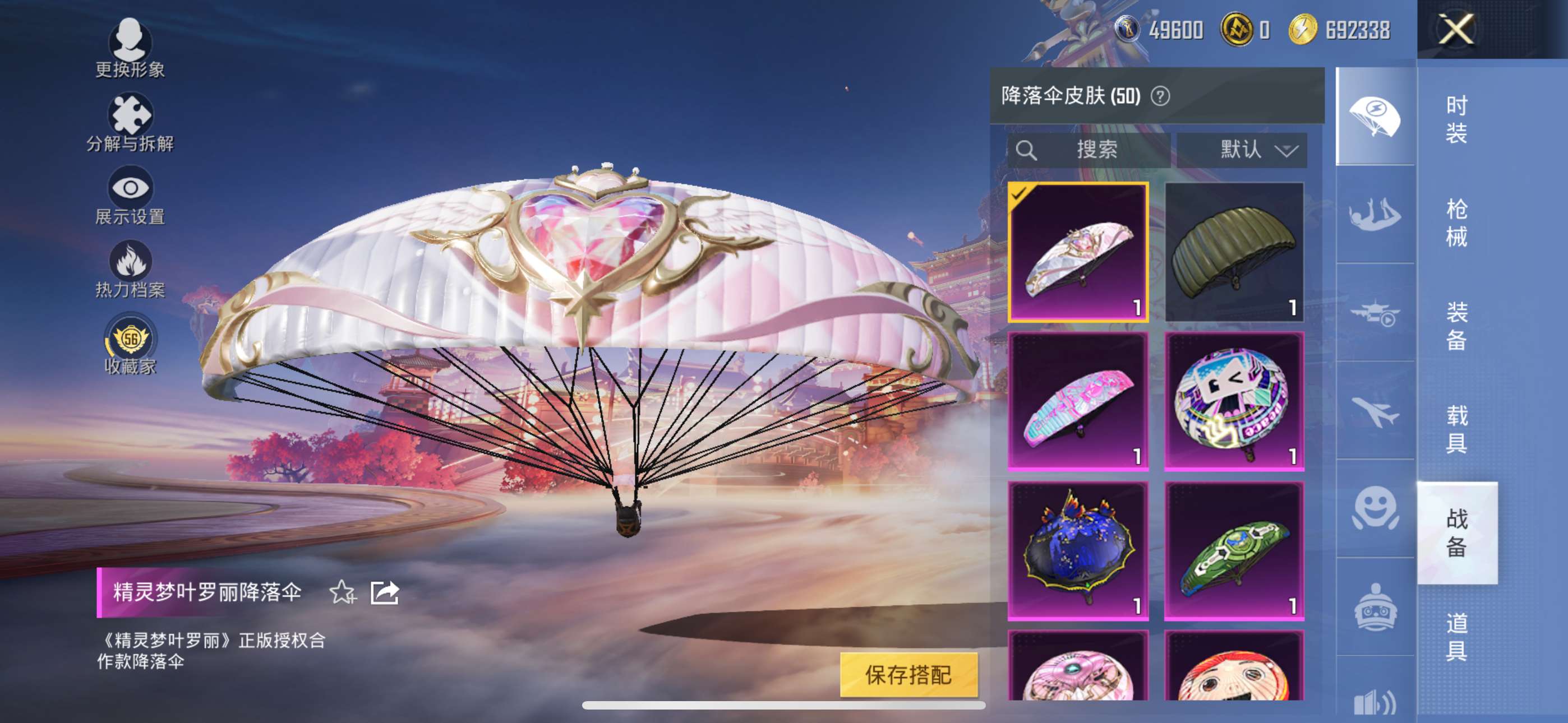Screen dimensions: 1568x723
Task: Show parachute skin help question mark
Action: pos(1160,96)
